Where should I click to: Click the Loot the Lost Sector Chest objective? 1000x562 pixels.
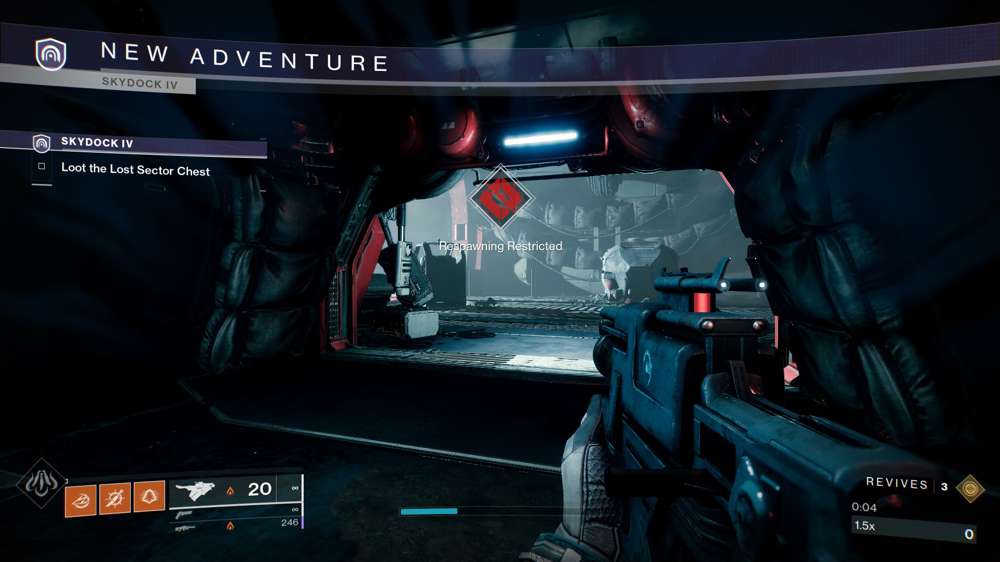(135, 170)
